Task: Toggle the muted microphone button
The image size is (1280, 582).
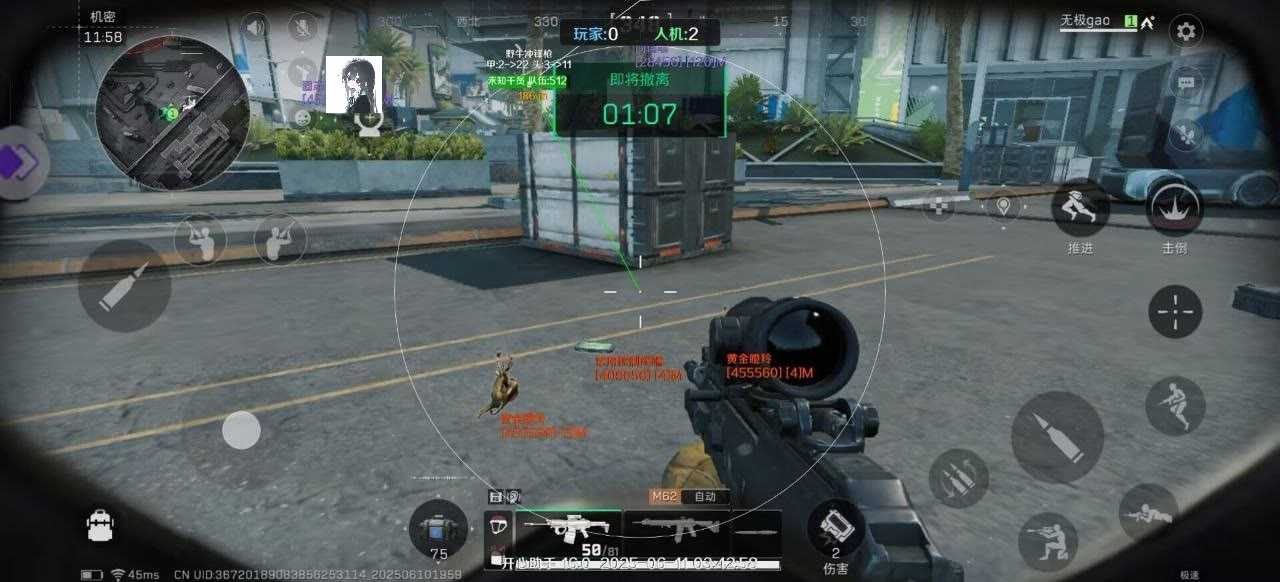Action: click(302, 27)
